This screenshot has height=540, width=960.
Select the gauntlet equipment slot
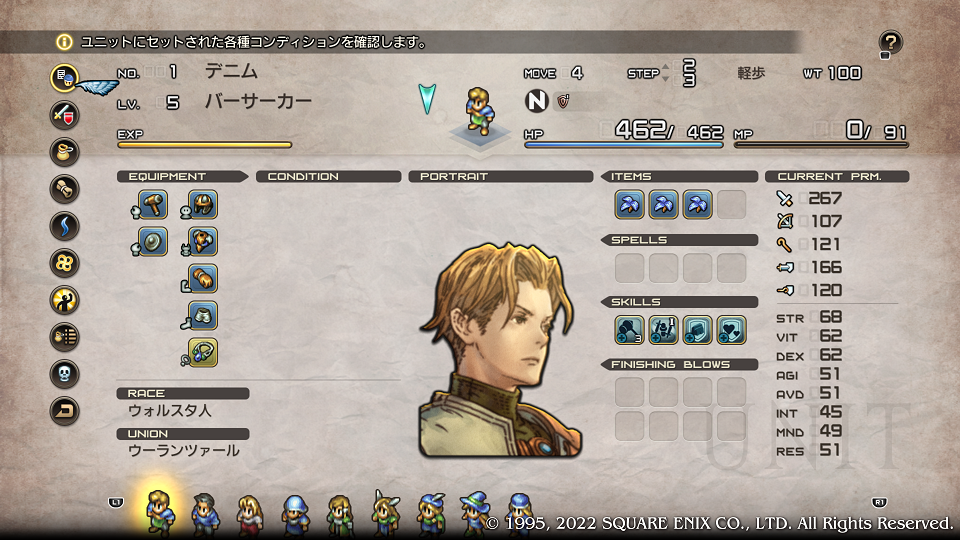click(x=203, y=279)
